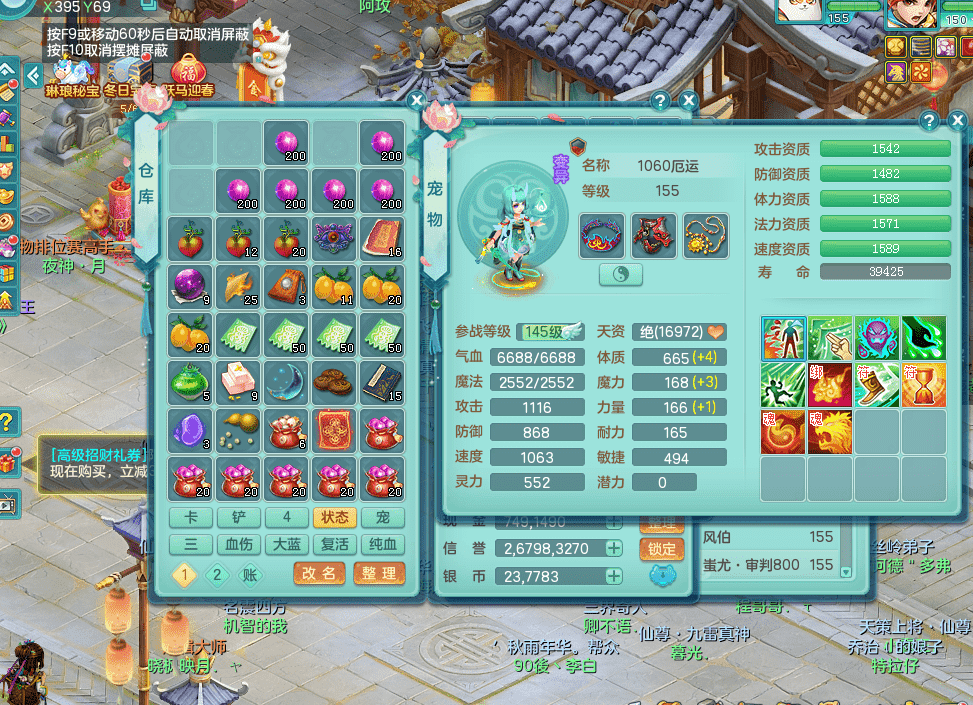Image resolution: width=973 pixels, height=705 pixels.
Task: Click the 改名 rename button
Action: 320,573
